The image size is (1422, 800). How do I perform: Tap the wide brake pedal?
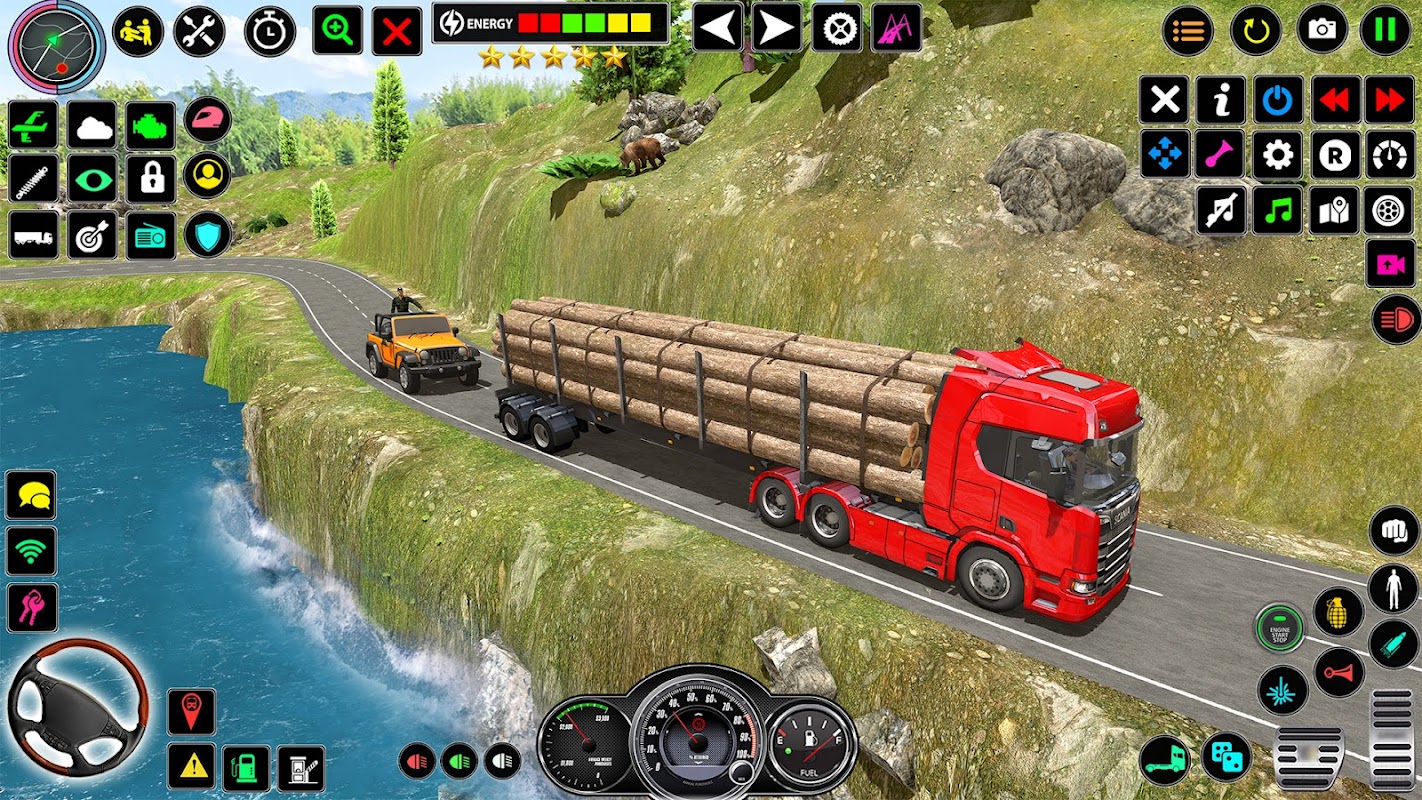click(1308, 758)
